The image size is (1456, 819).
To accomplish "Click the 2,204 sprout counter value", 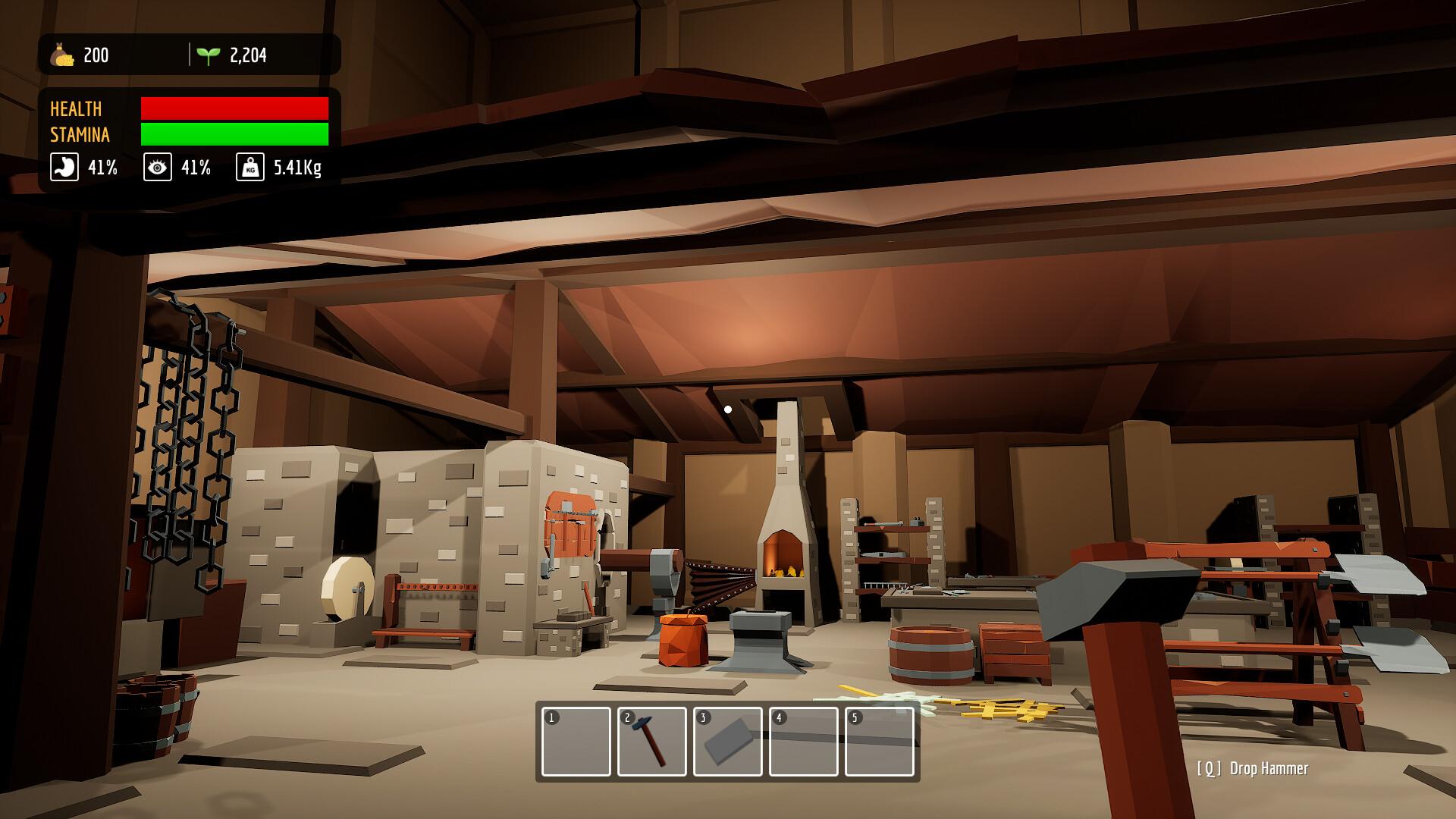I will tap(248, 54).
